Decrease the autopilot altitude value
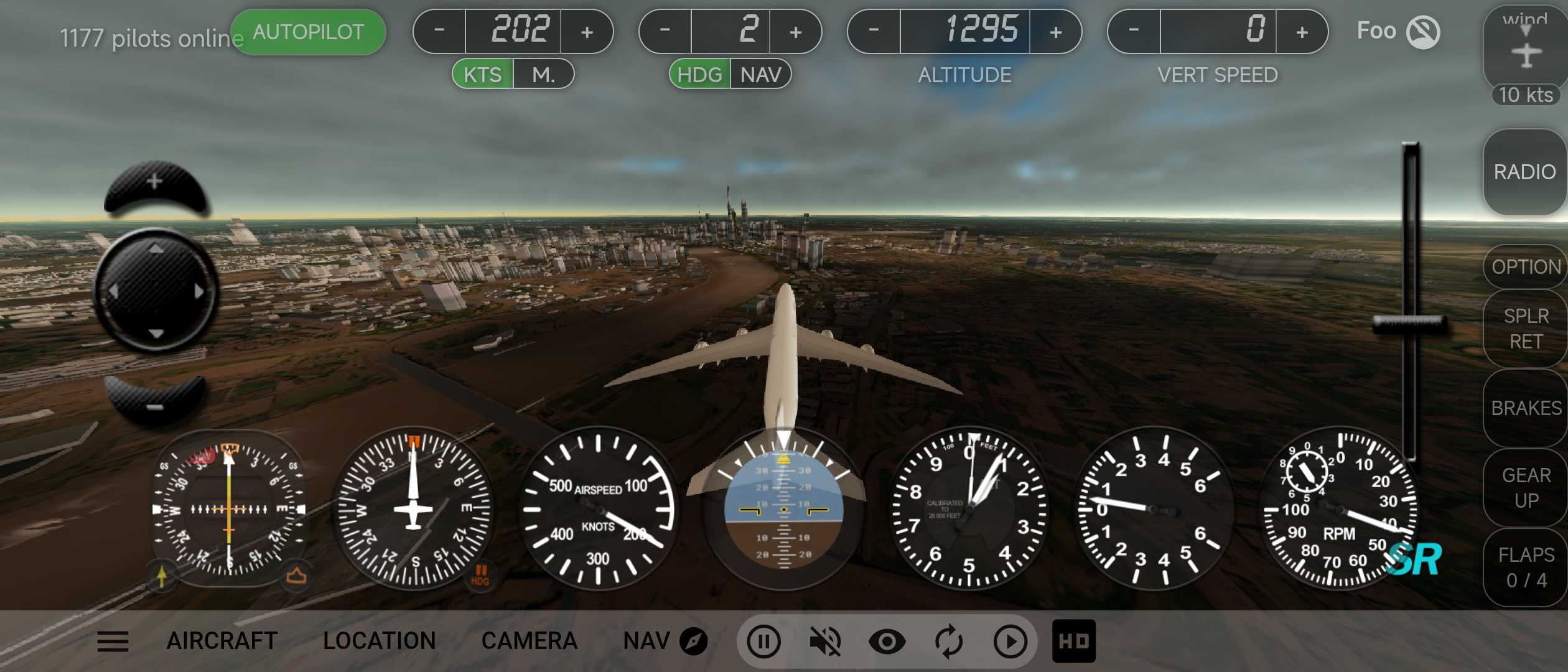The height and width of the screenshot is (672, 1568). click(x=874, y=30)
